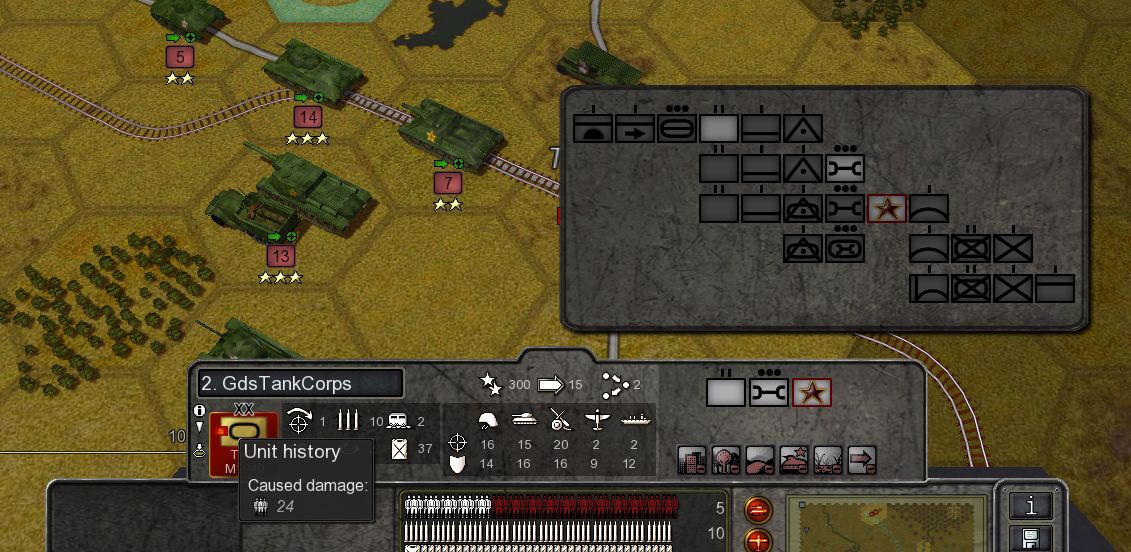Select the red star specialist in the upgrade tree
Screen dimensions: 1131x552
coord(886,209)
